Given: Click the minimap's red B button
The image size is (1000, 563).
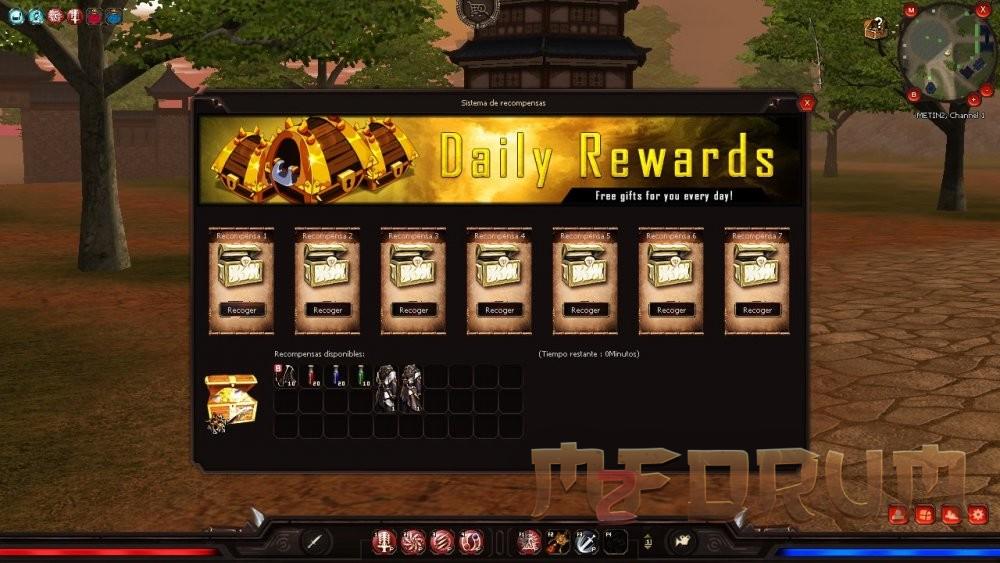Looking at the screenshot, I should click(913, 95).
